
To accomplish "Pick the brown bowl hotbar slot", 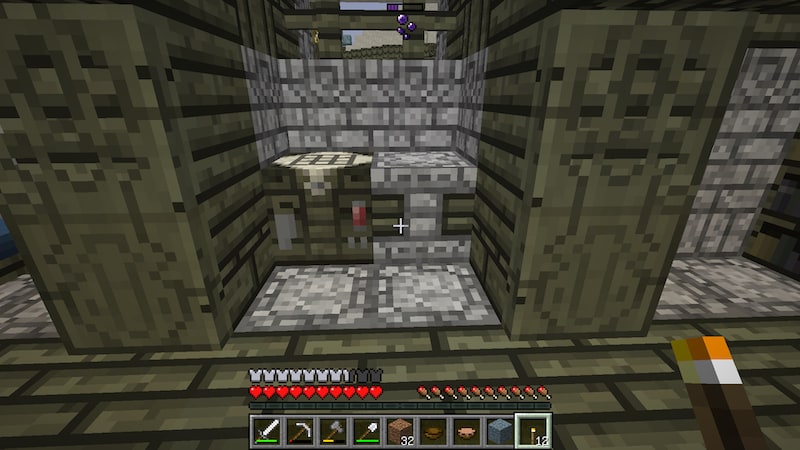I will tap(433, 430).
